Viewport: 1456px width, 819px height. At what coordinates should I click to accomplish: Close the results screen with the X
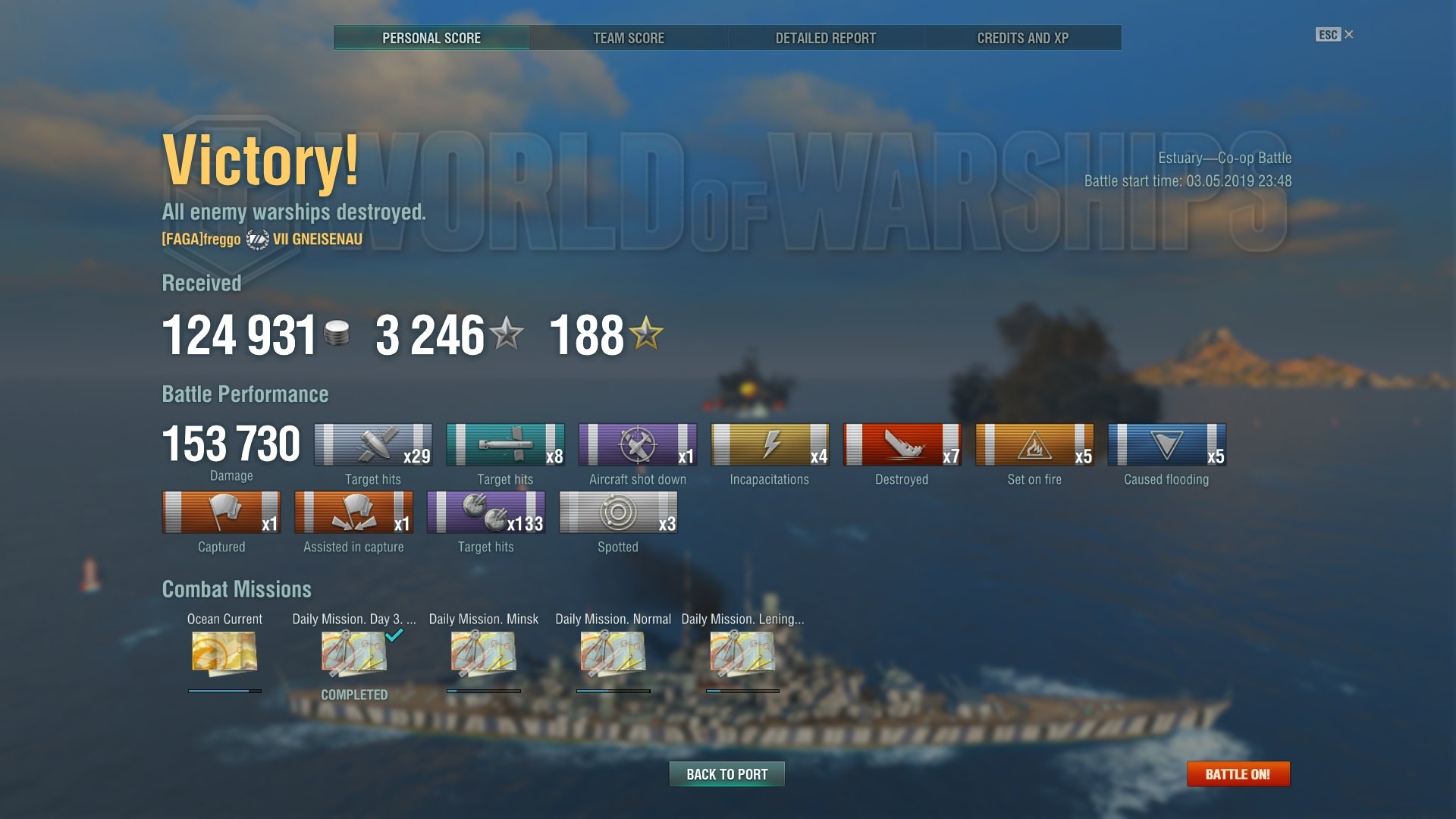coord(1348,34)
